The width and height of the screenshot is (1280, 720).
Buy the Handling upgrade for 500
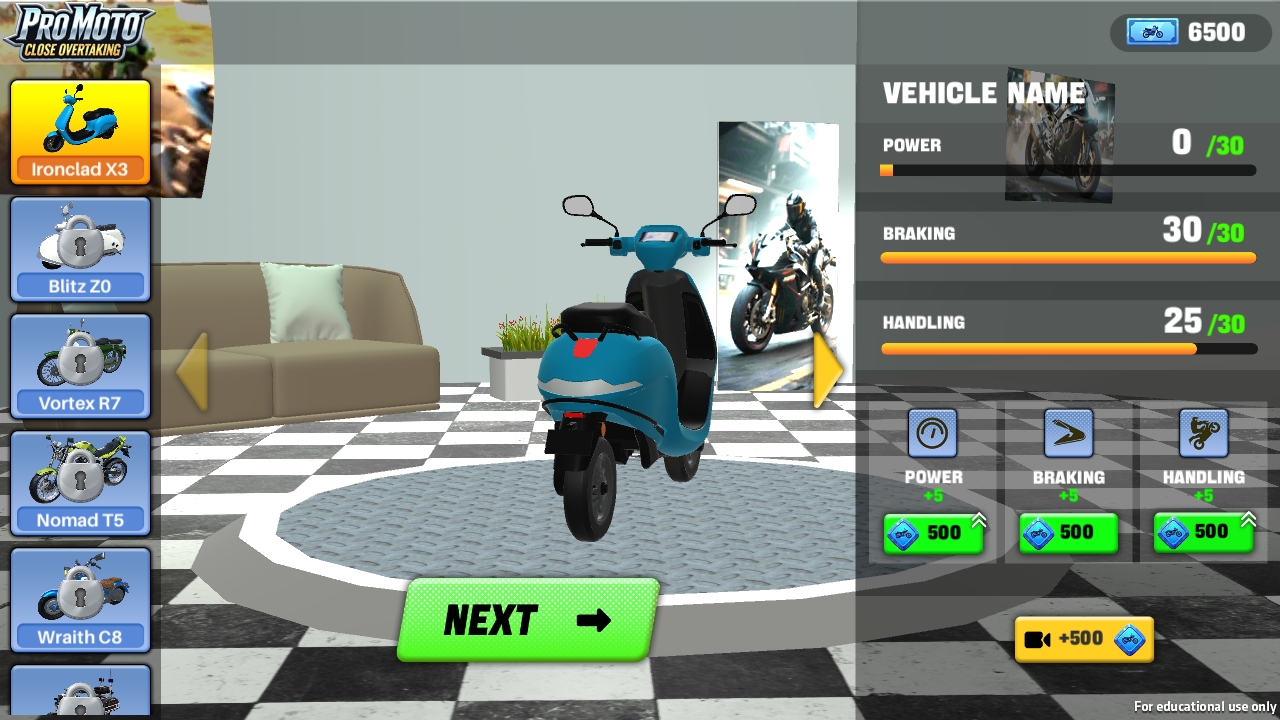tap(1203, 533)
